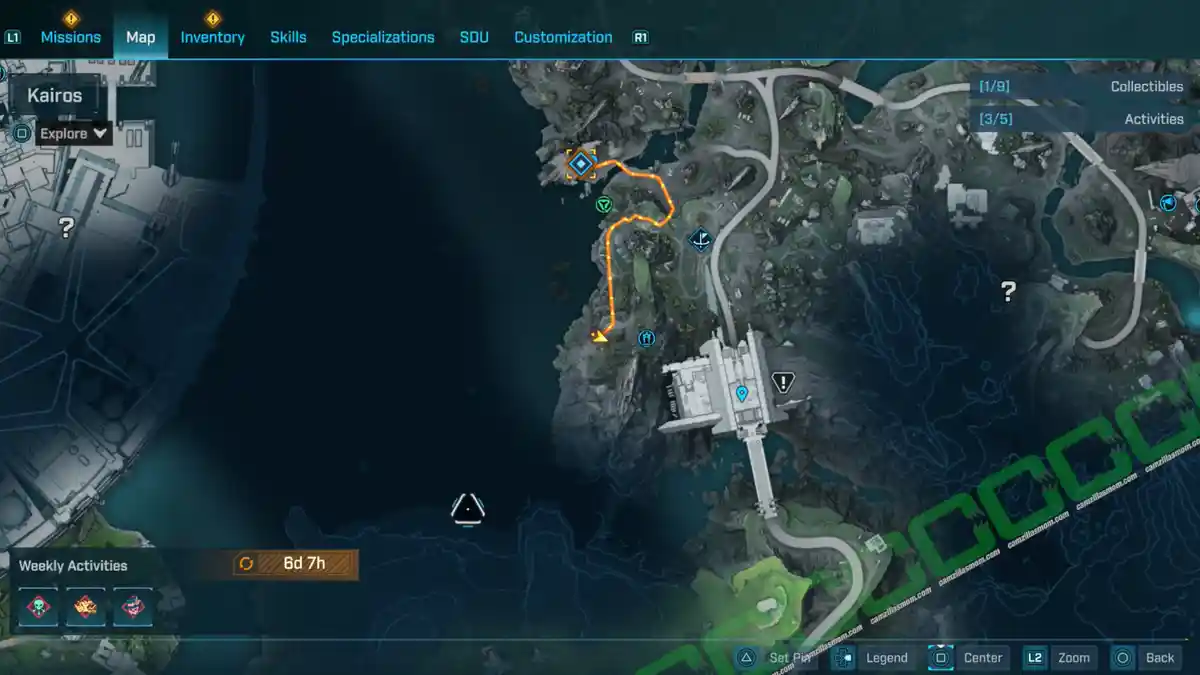Choose the exclamation mark mission marker
The image size is (1200, 675).
click(x=782, y=381)
